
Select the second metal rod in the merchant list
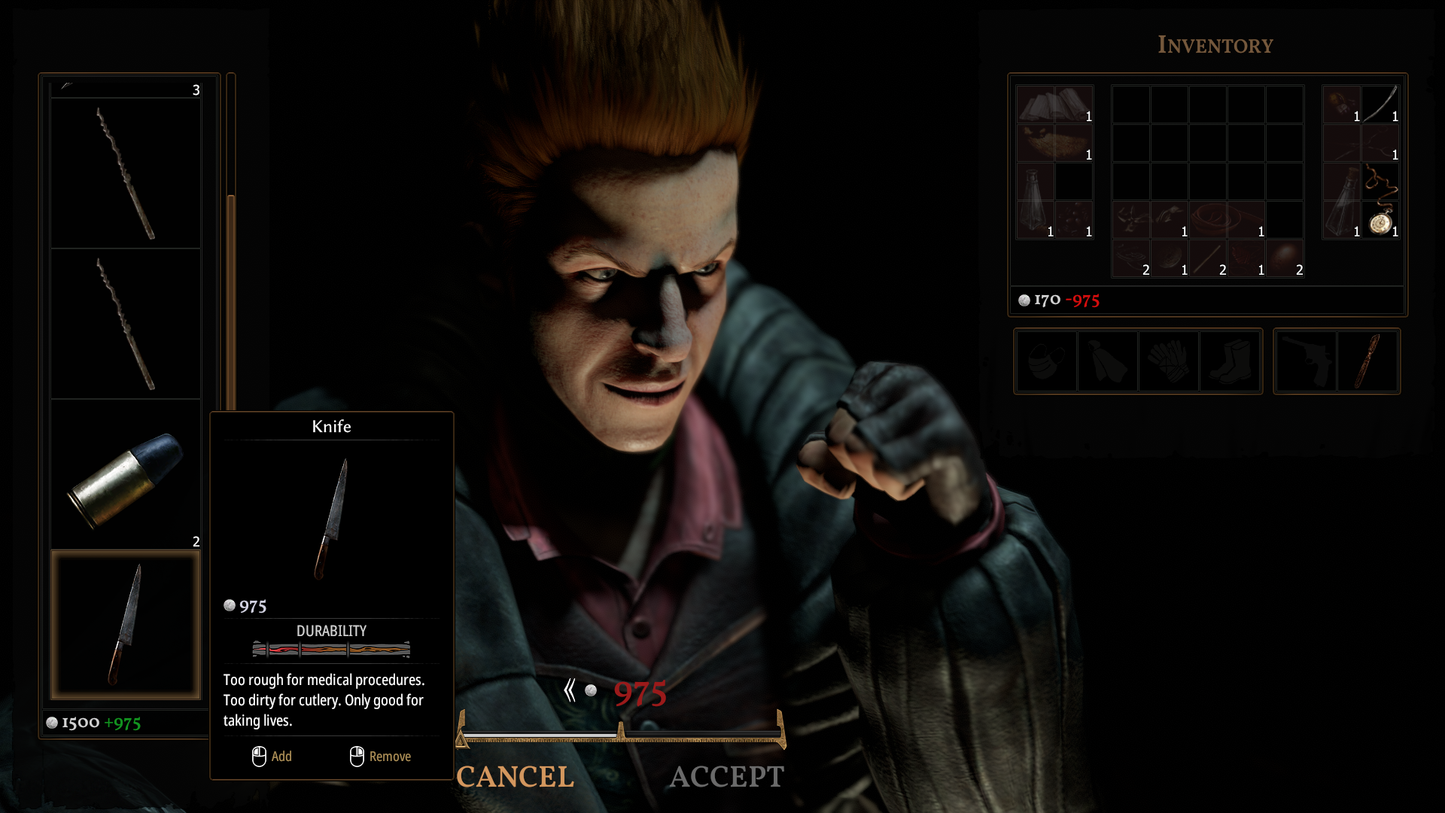pyautogui.click(x=125, y=320)
